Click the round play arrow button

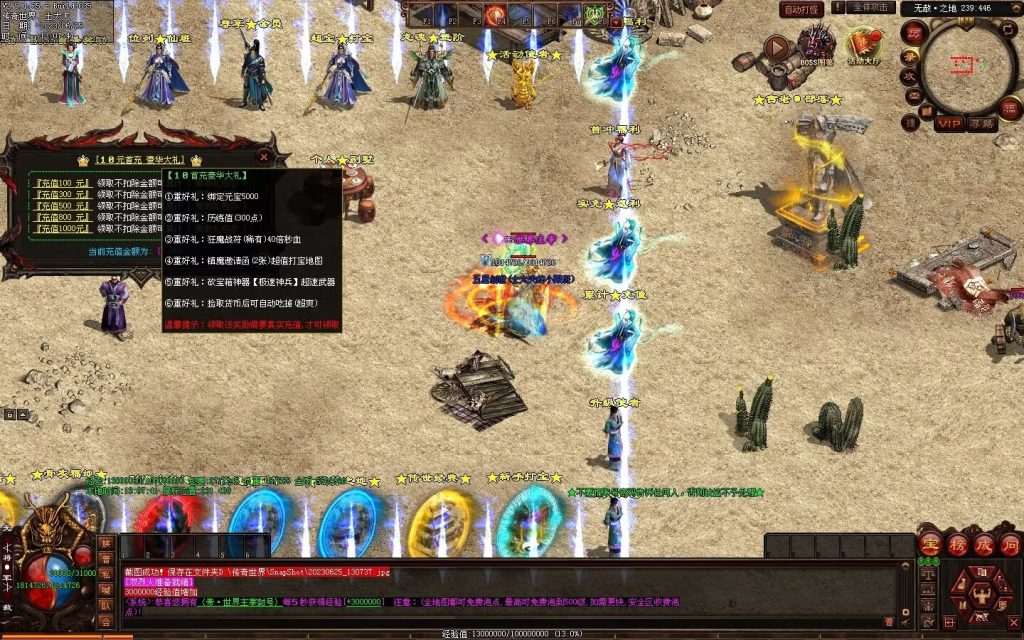coord(777,46)
